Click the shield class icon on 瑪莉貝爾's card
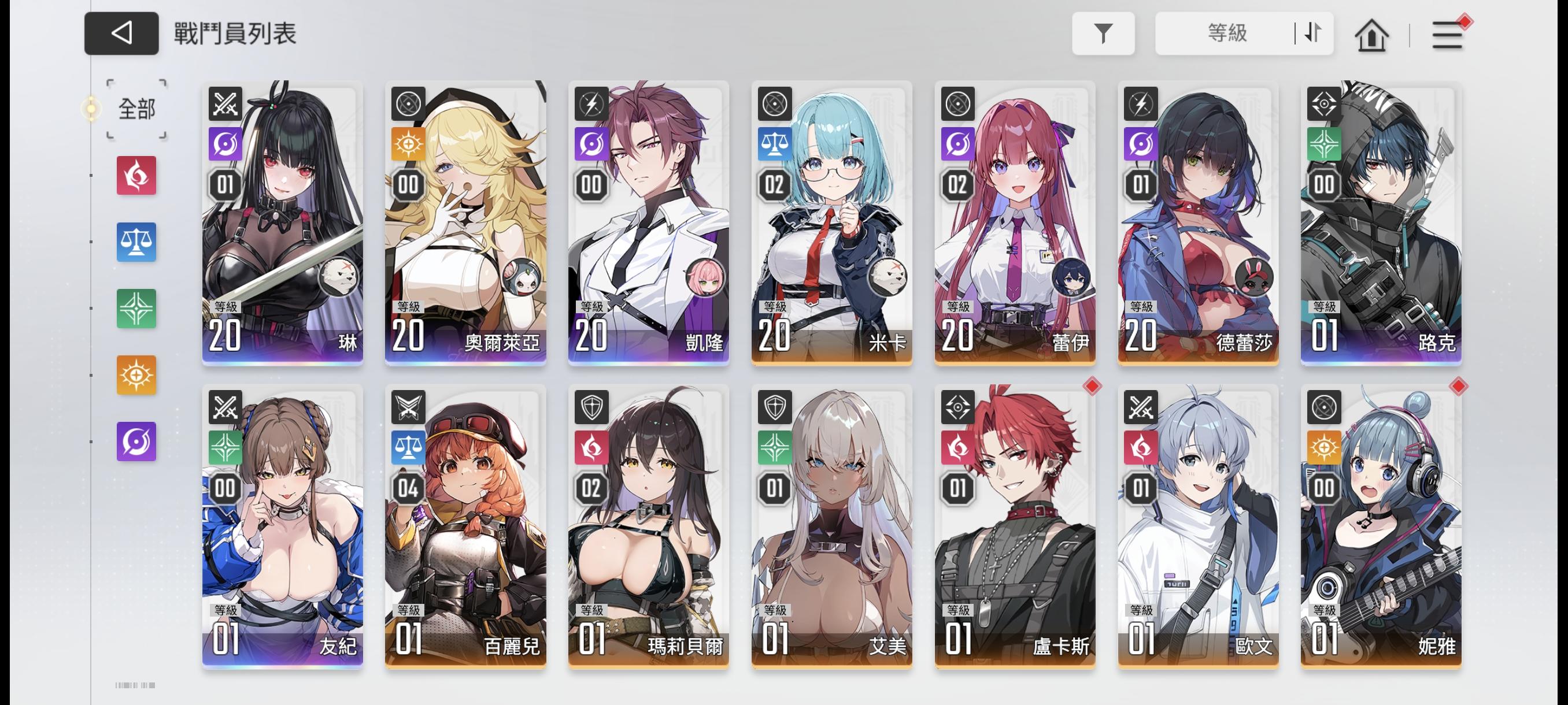Screen dimensions: 1568x705 [x=590, y=409]
